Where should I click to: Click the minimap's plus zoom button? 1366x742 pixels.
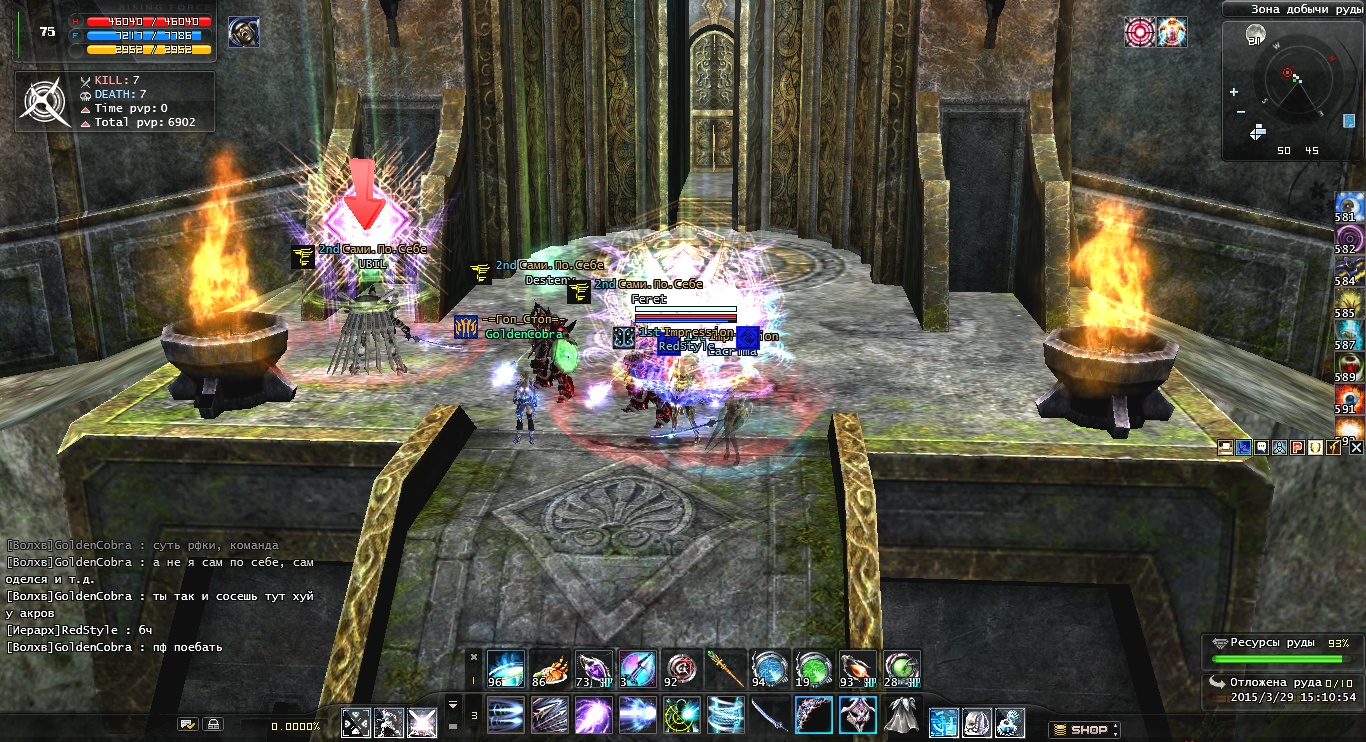coord(1233,92)
